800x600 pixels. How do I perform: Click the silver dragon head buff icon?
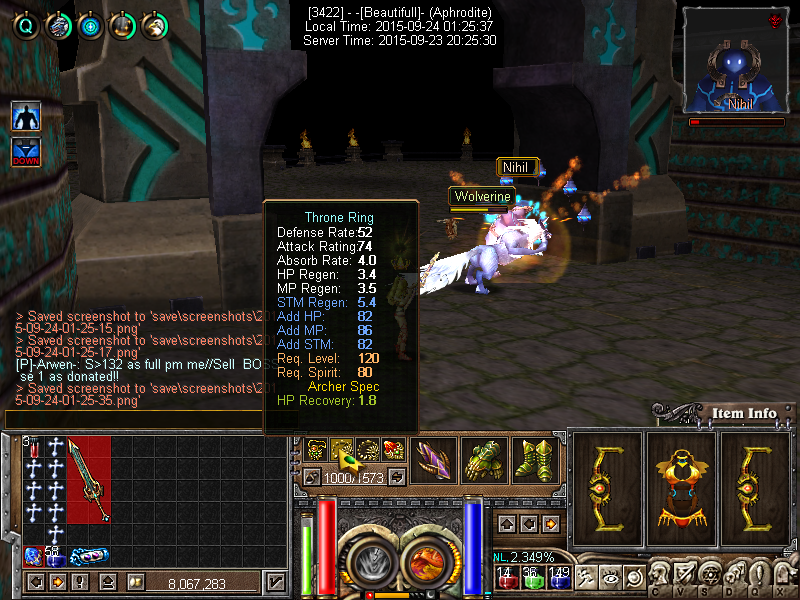(x=58, y=25)
